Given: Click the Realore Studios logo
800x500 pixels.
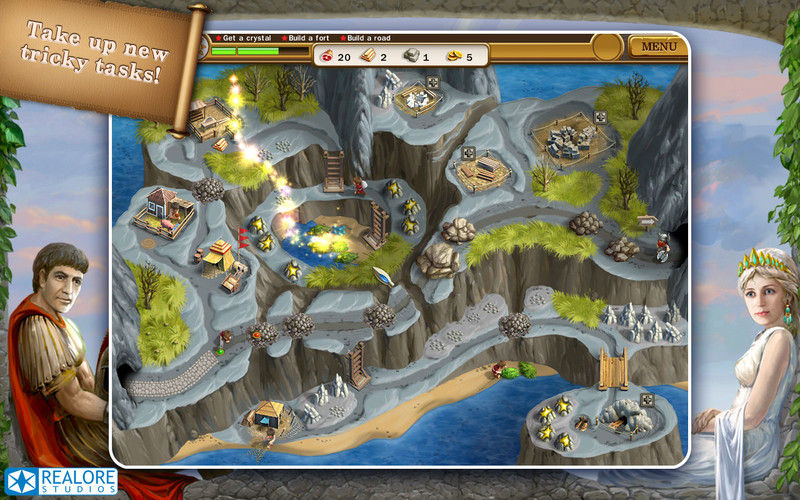Looking at the screenshot, I should (x=60, y=481).
